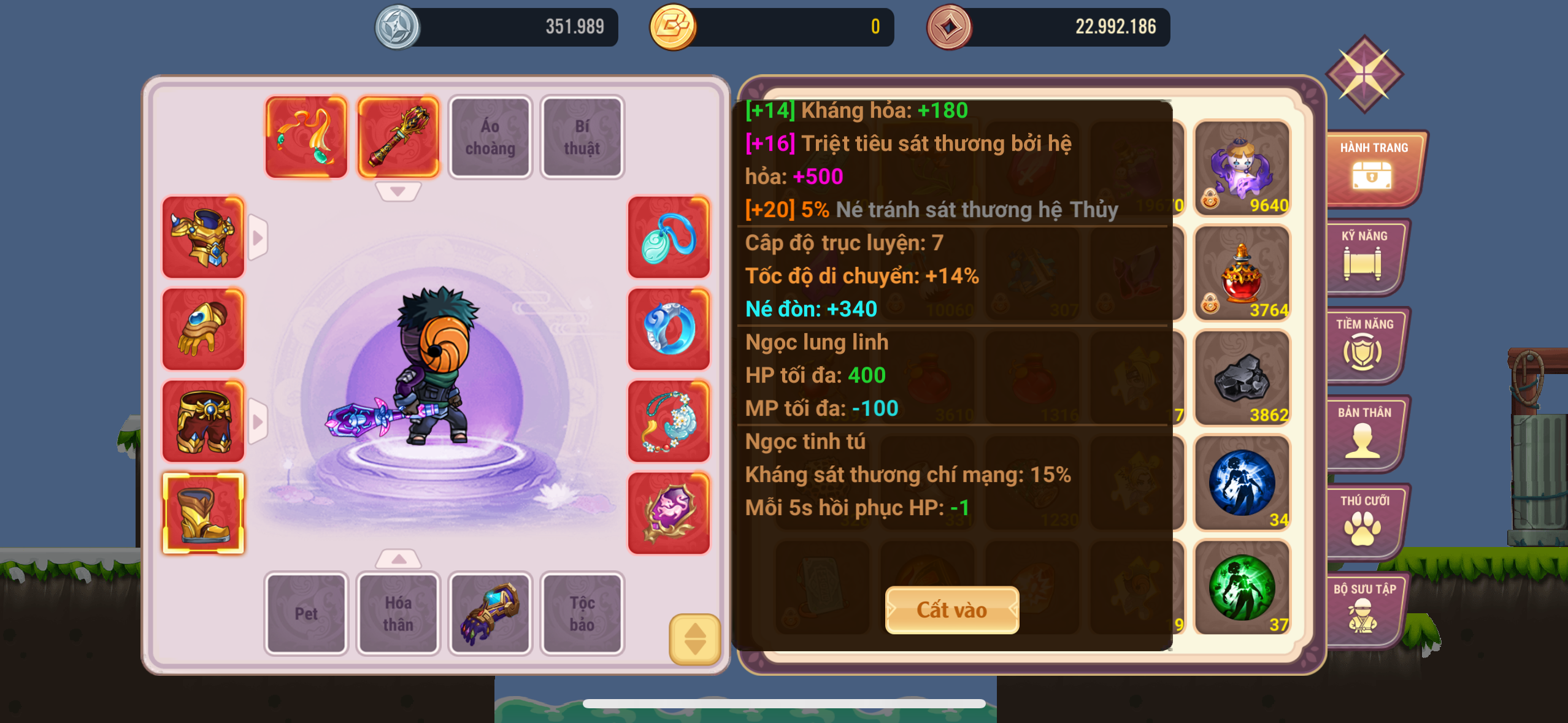Viewport: 1568px width, 723px height.
Task: Show the Bản Thân tab
Action: coord(1363,433)
